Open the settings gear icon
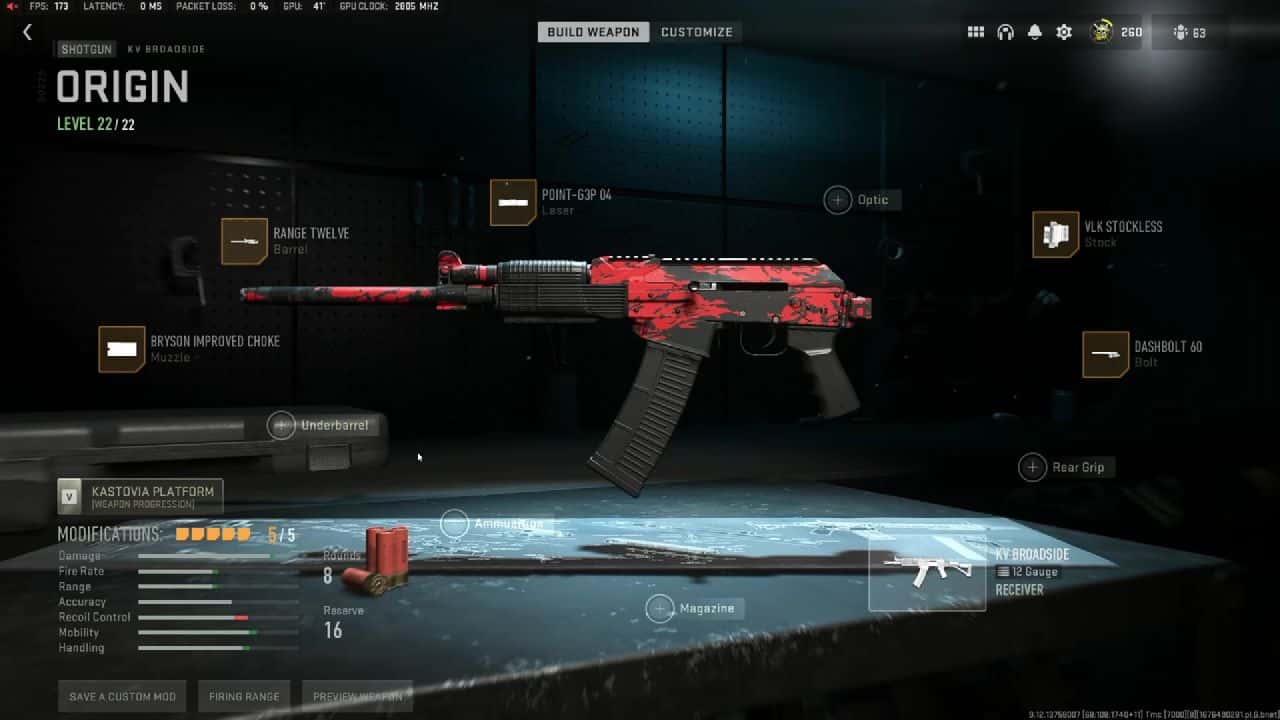 point(1062,31)
